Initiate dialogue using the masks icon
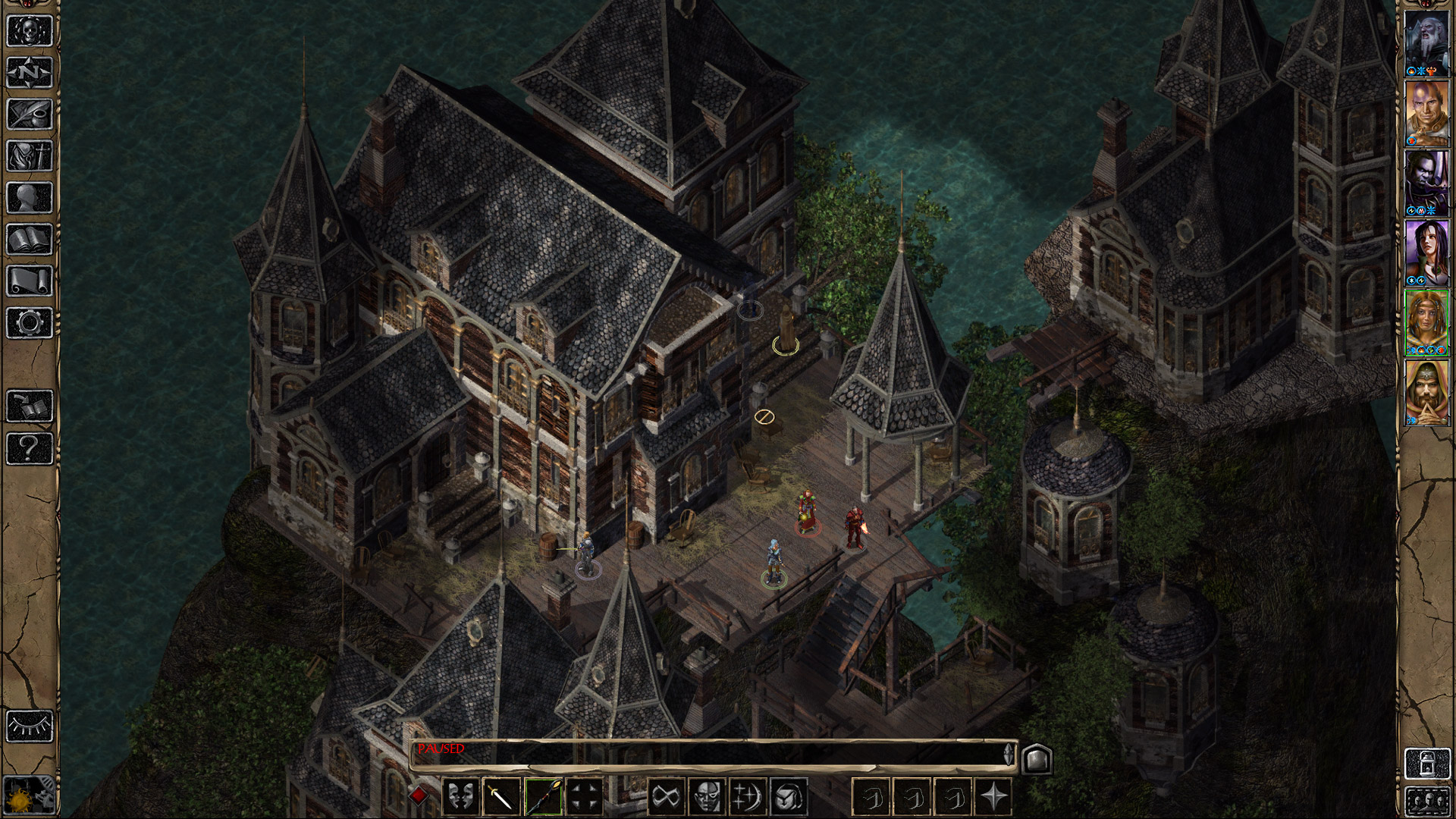This screenshot has height=819, width=1456. click(460, 795)
